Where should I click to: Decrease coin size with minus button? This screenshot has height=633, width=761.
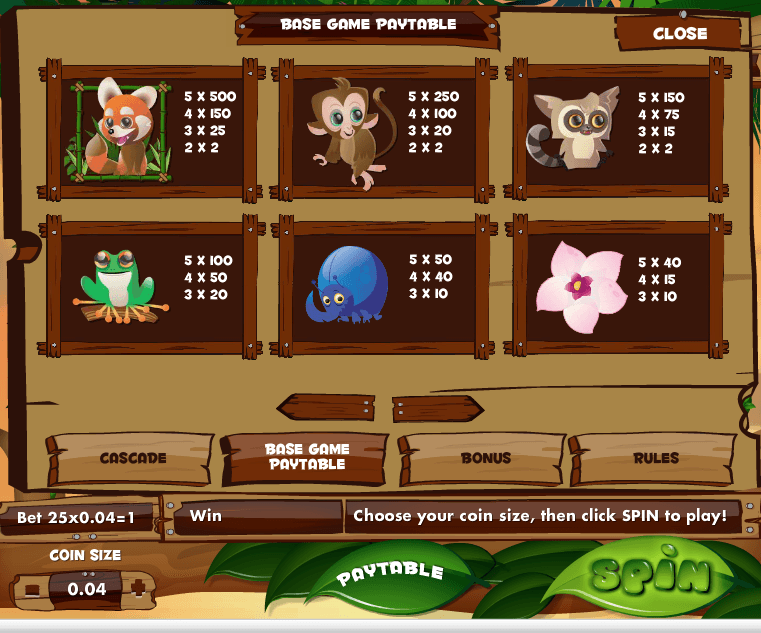34,588
